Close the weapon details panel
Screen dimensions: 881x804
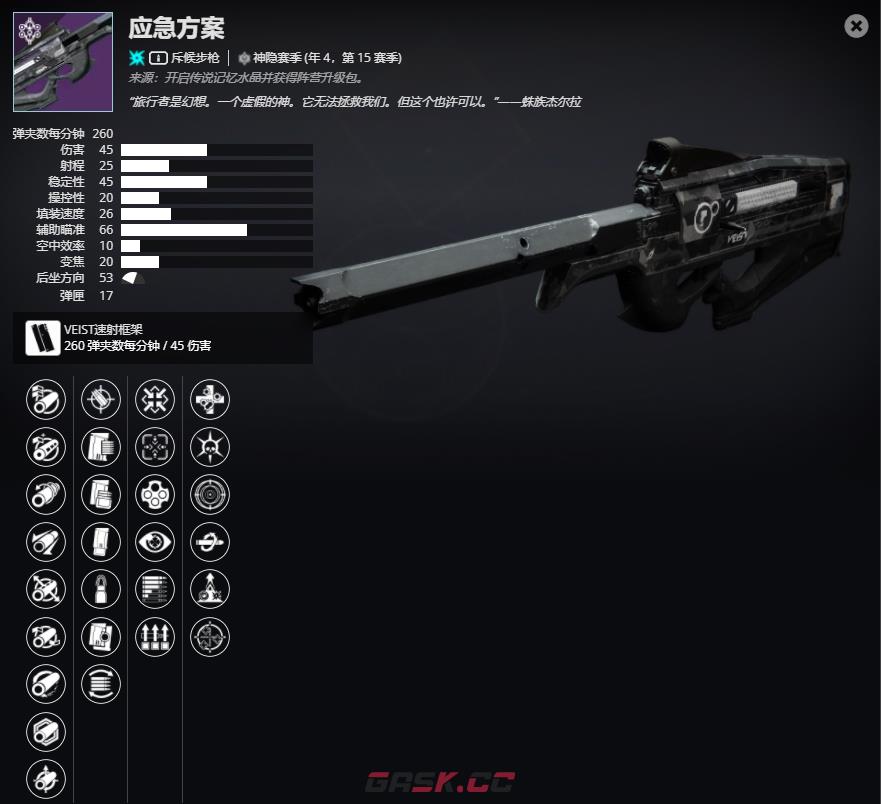(x=856, y=27)
